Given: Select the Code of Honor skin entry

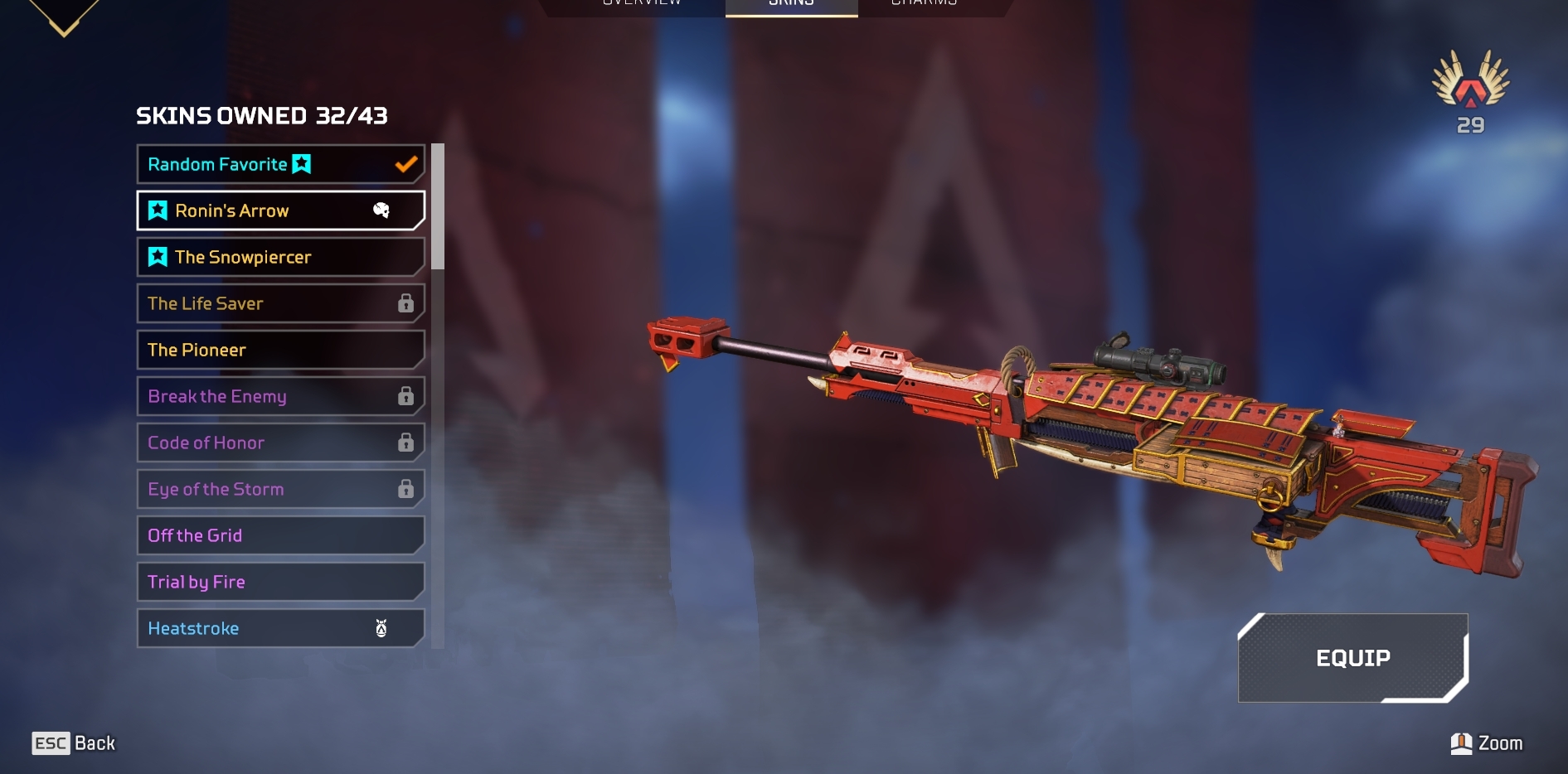Looking at the screenshot, I should [x=280, y=443].
